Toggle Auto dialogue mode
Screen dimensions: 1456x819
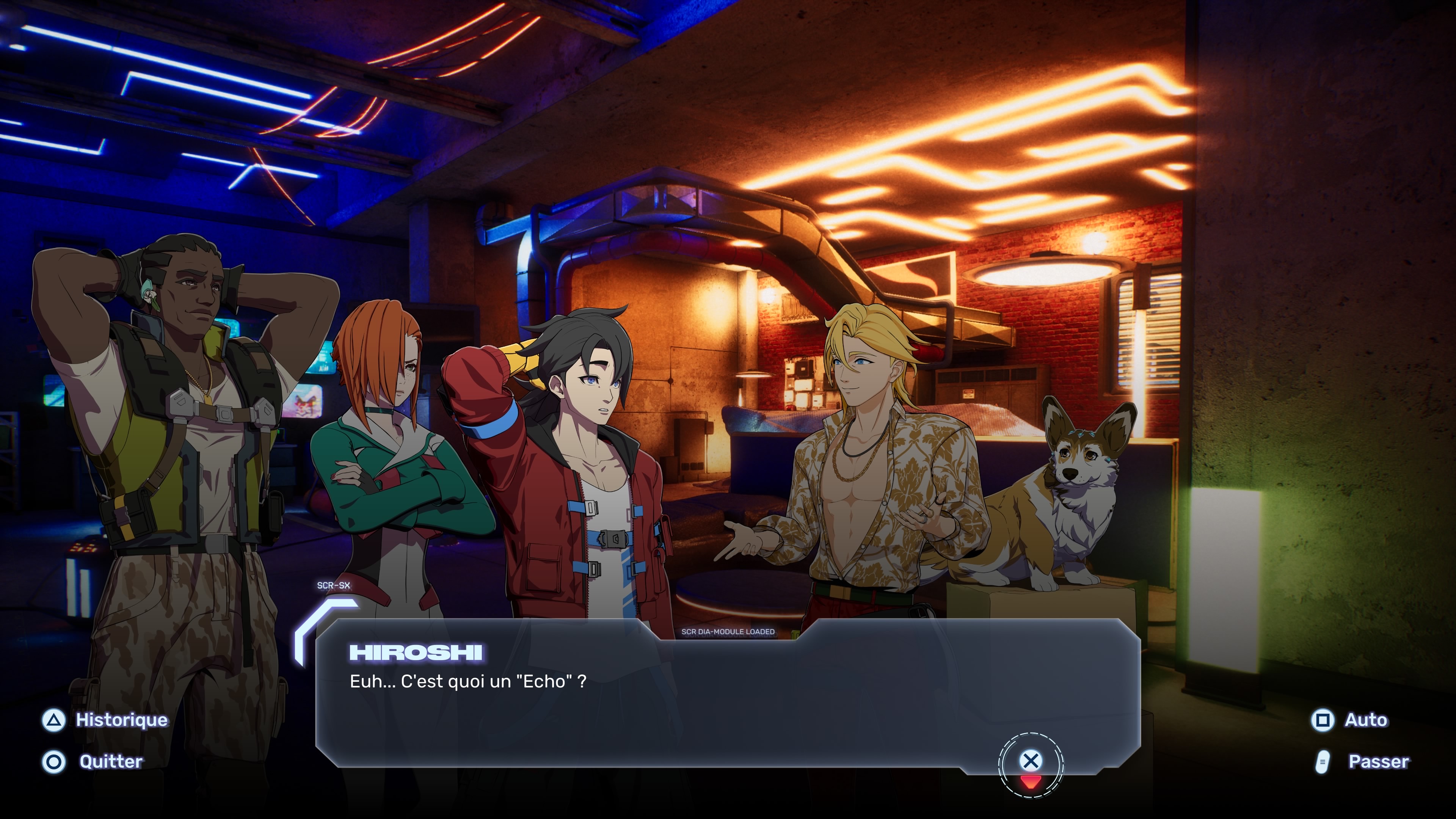[1349, 720]
